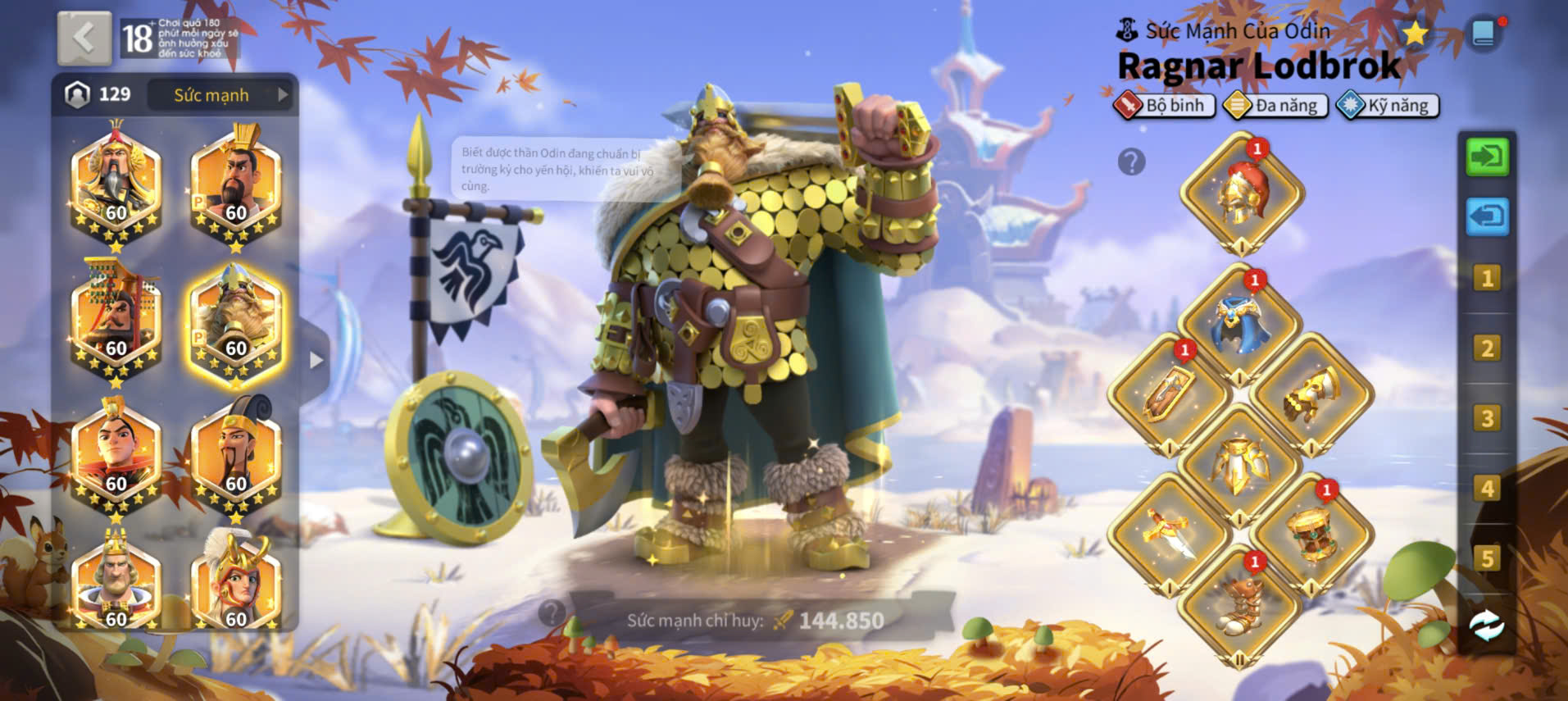Toggle the gold favorite star
This screenshot has height=701, width=1568.
click(x=1415, y=34)
